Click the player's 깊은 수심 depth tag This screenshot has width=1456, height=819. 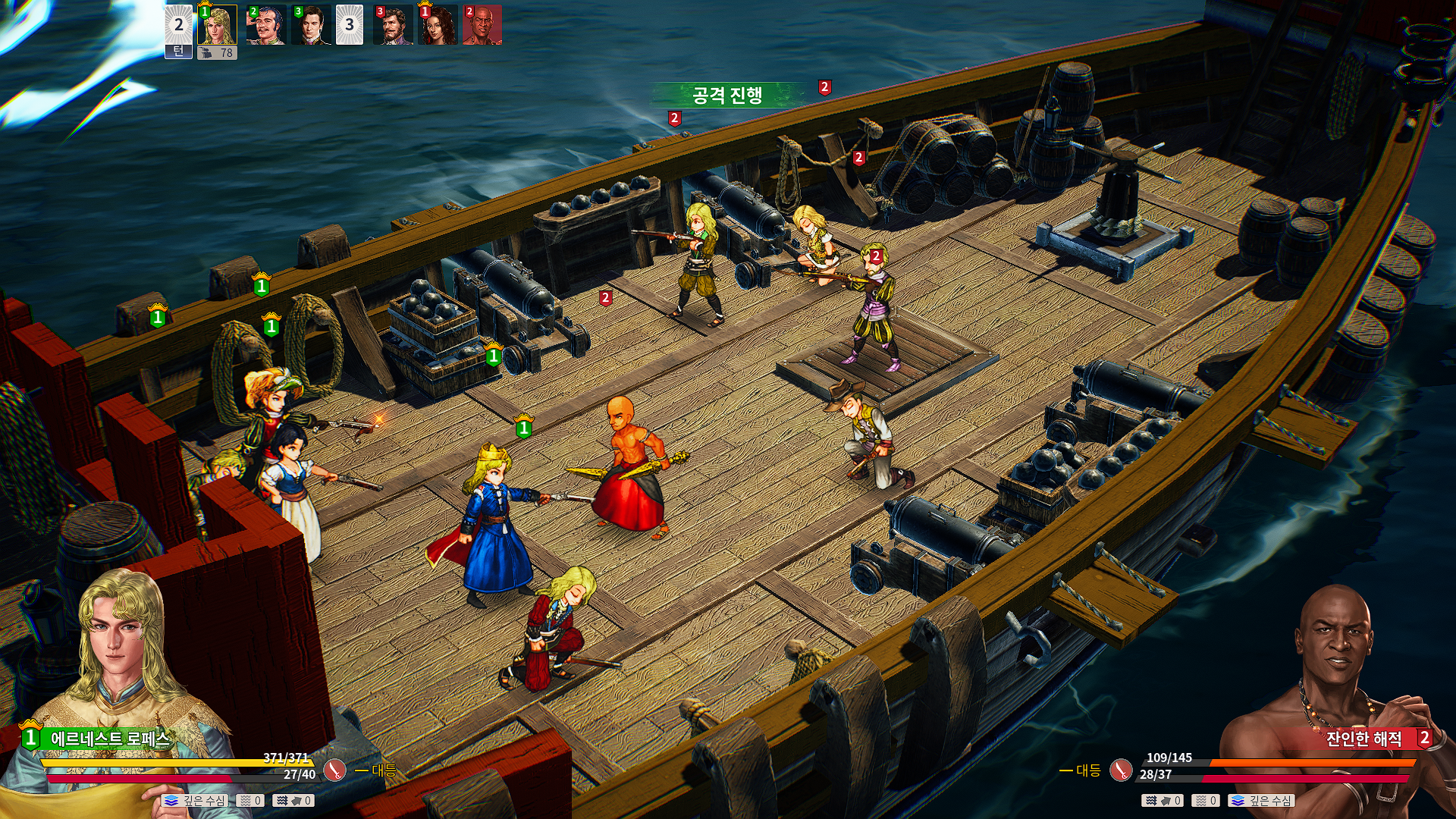click(x=195, y=801)
